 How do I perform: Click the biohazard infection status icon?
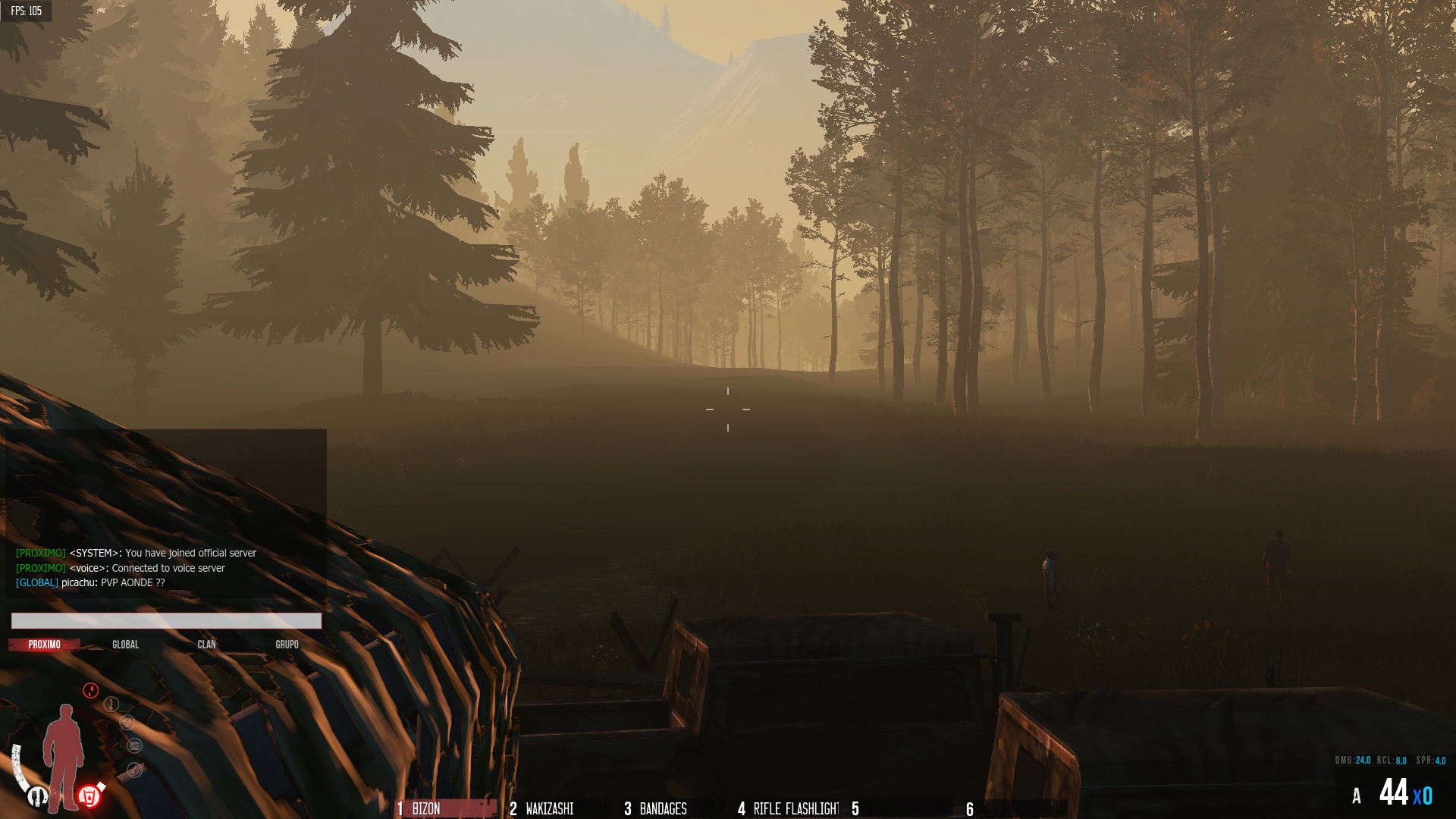(127, 722)
